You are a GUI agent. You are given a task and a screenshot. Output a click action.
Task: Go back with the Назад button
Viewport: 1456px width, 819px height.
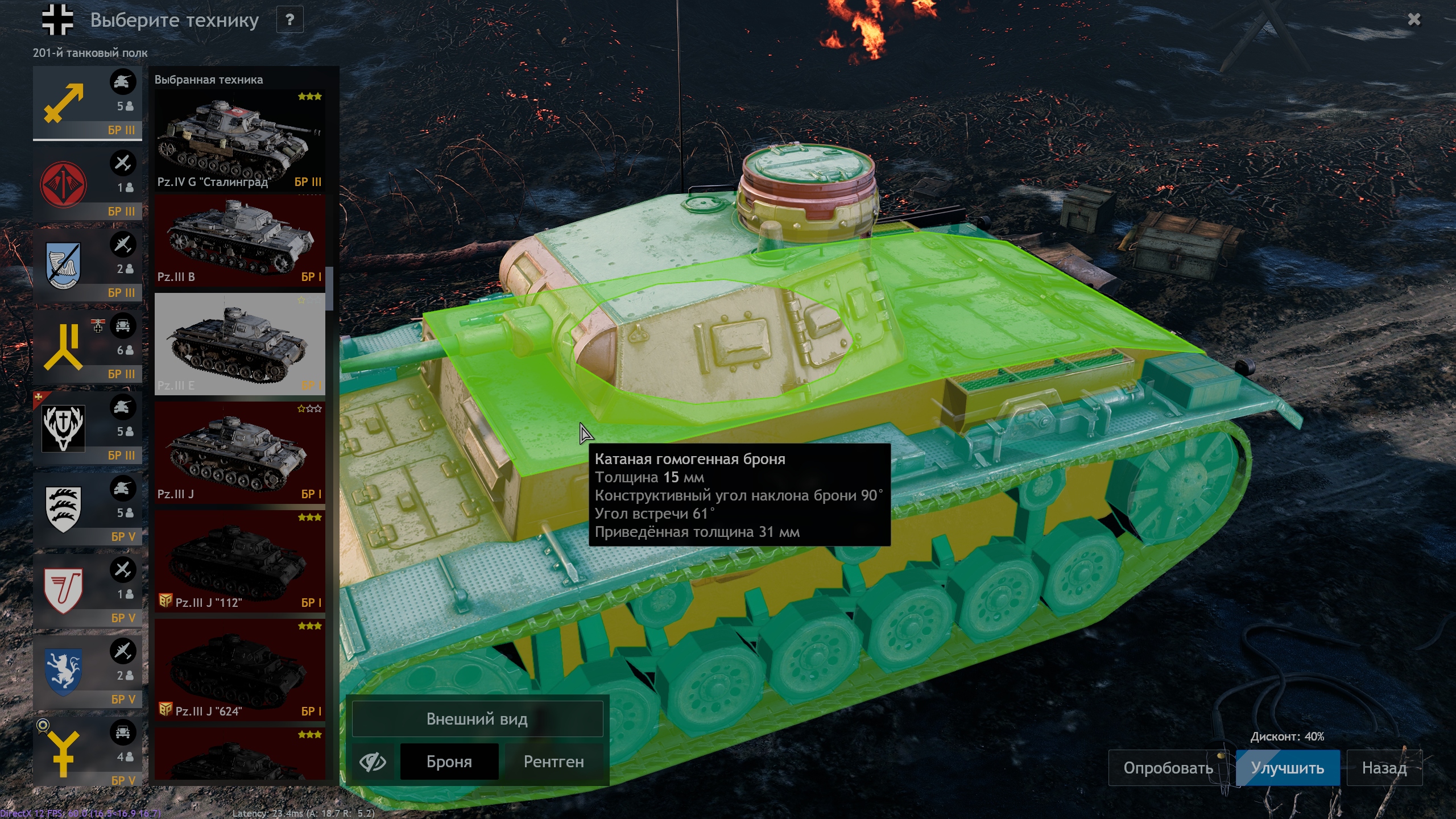[1384, 768]
